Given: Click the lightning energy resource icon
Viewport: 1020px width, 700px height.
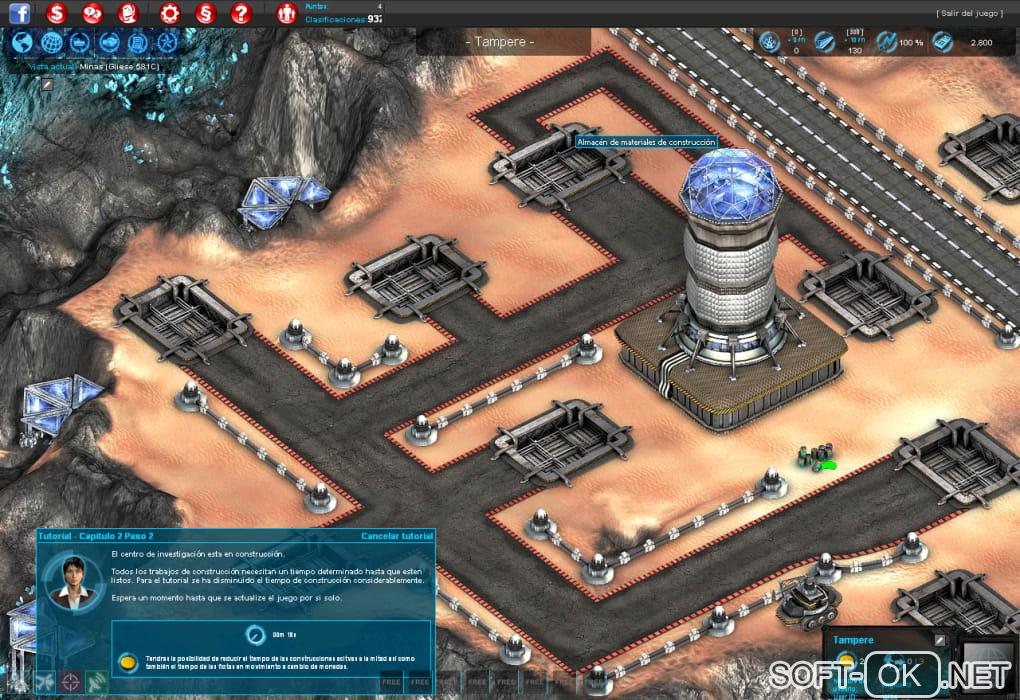Looking at the screenshot, I should pyautogui.click(x=885, y=42).
